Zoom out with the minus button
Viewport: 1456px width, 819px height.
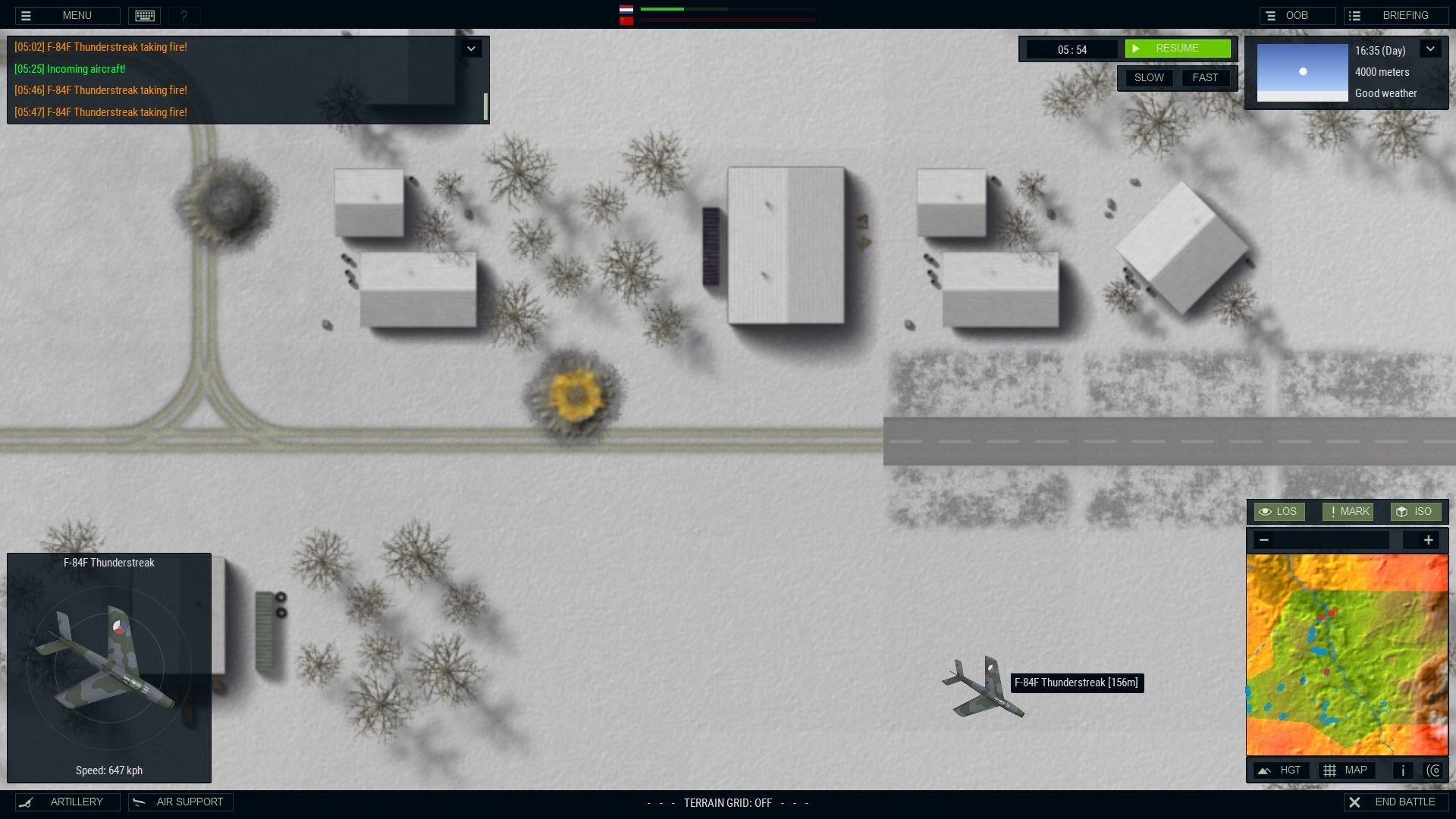tap(1263, 540)
